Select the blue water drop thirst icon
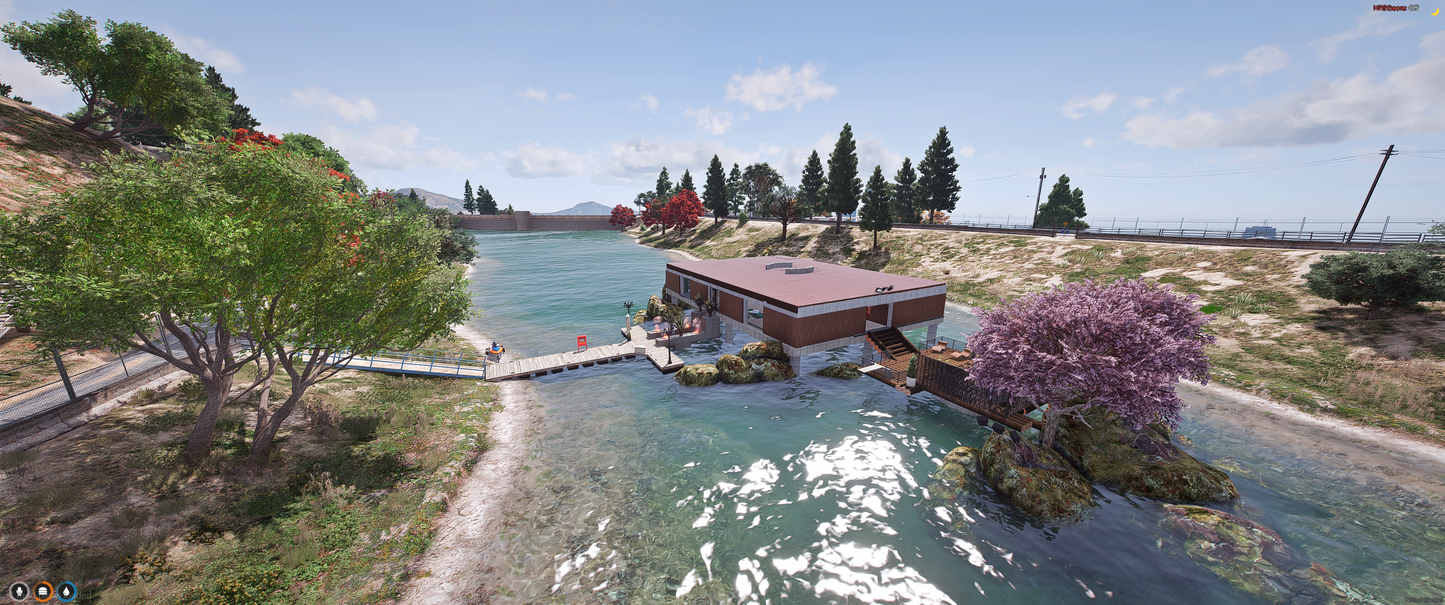 click(x=67, y=591)
